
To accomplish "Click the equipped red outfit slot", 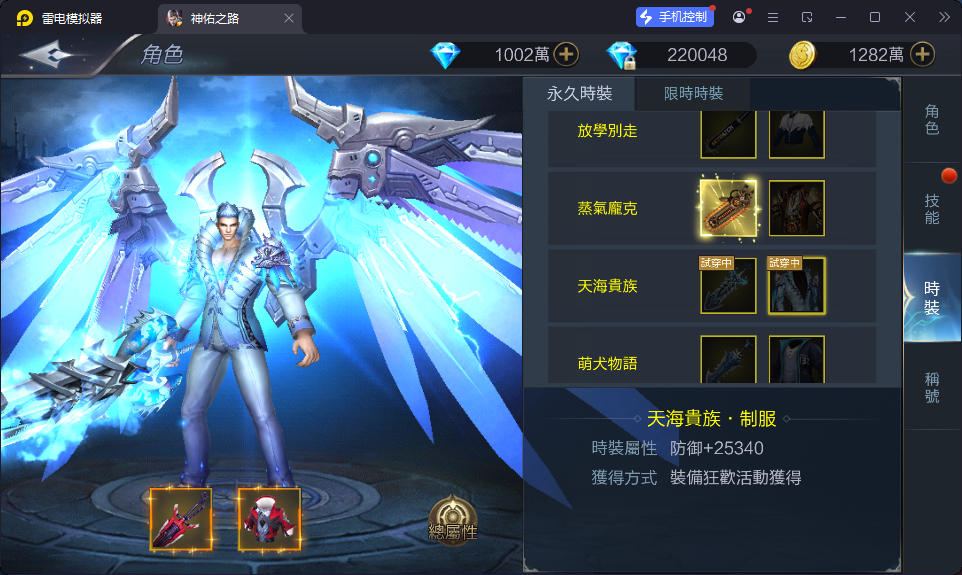I will click(x=269, y=519).
